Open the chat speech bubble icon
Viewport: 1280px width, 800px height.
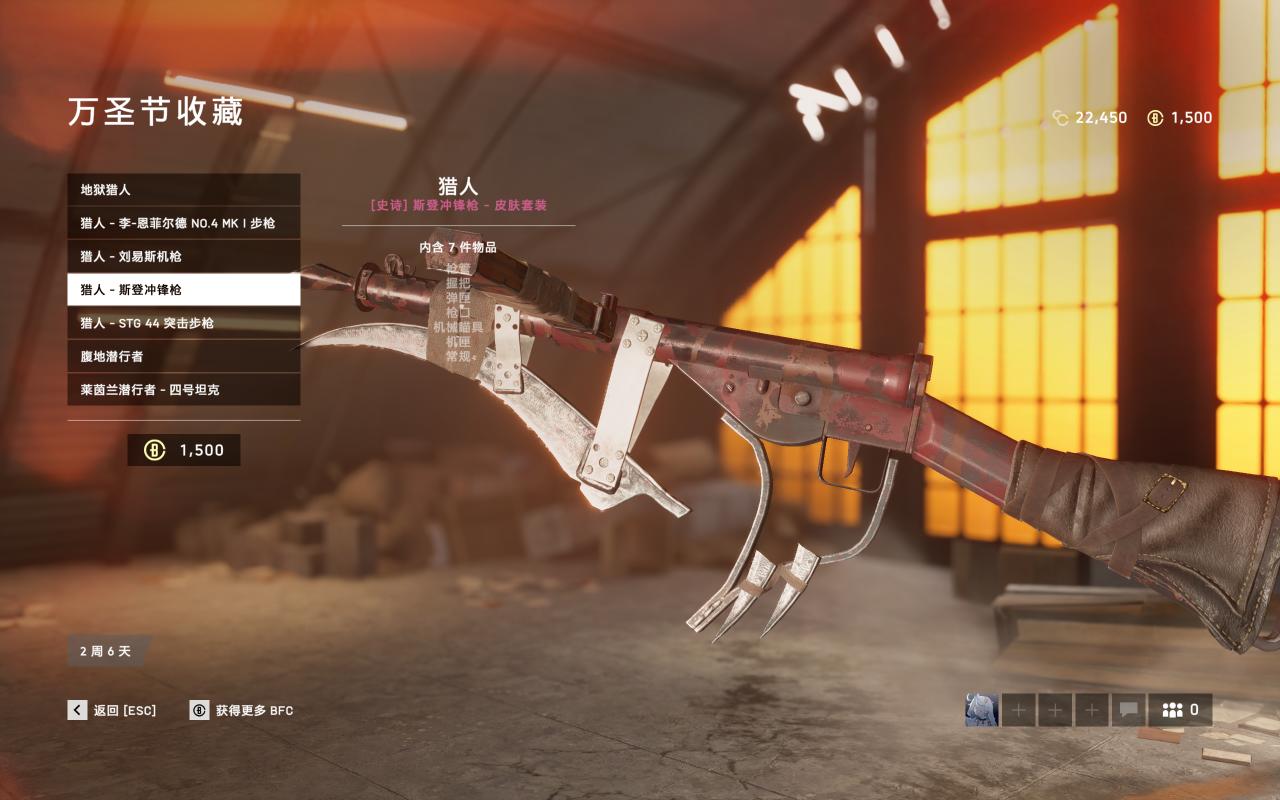point(1128,710)
